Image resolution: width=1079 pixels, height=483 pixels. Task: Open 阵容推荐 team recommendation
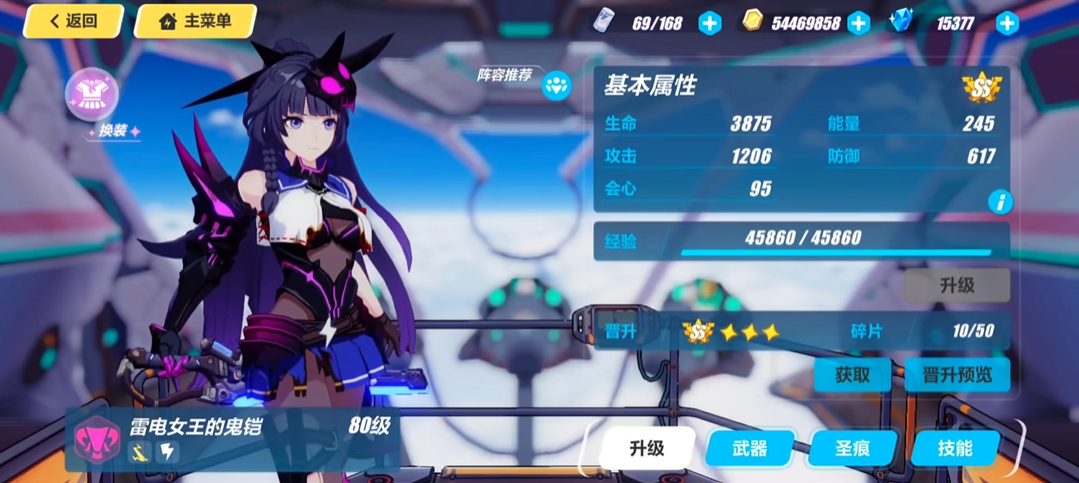point(556,85)
